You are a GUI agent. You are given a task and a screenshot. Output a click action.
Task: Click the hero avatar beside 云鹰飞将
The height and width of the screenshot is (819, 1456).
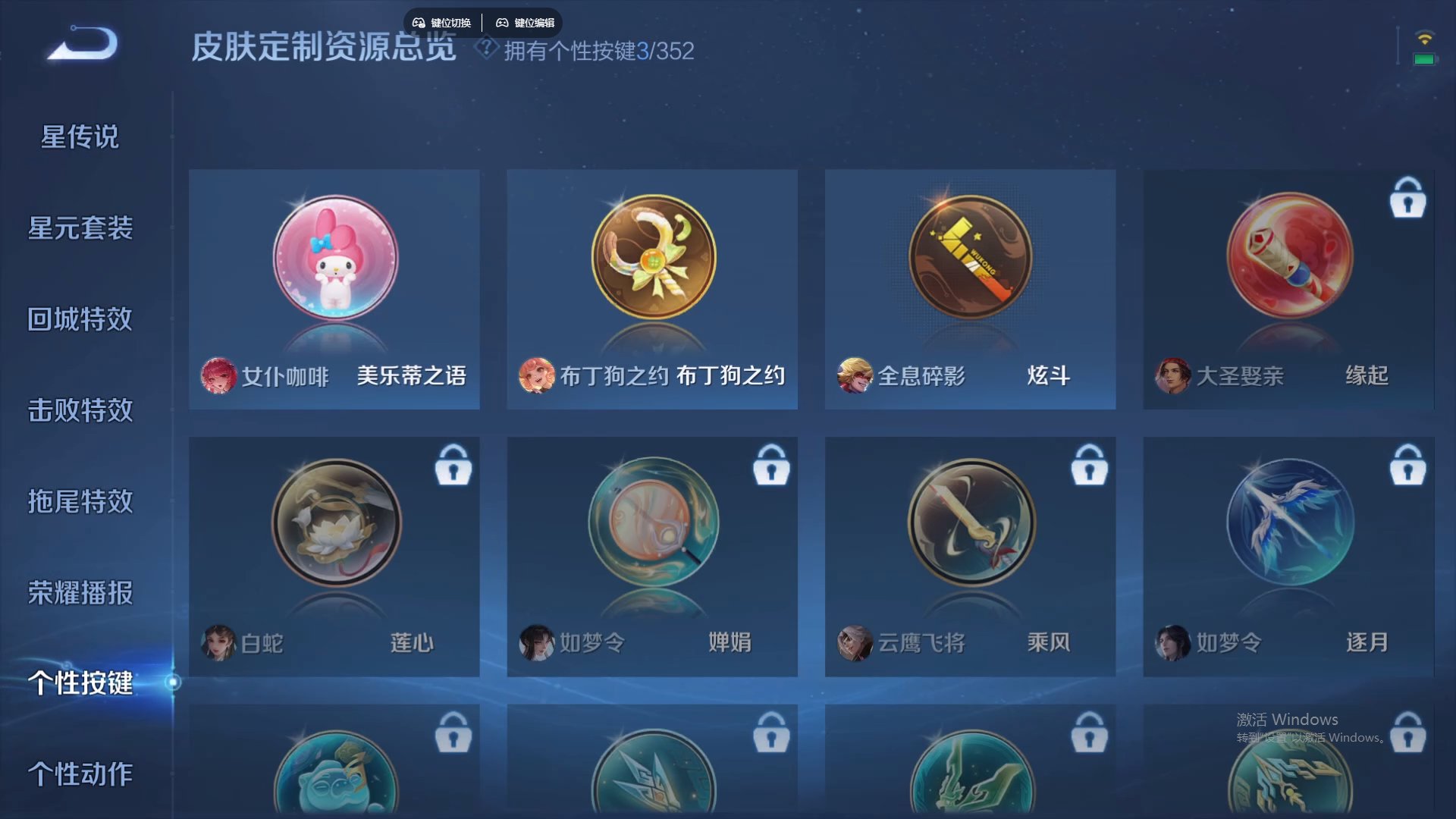853,642
